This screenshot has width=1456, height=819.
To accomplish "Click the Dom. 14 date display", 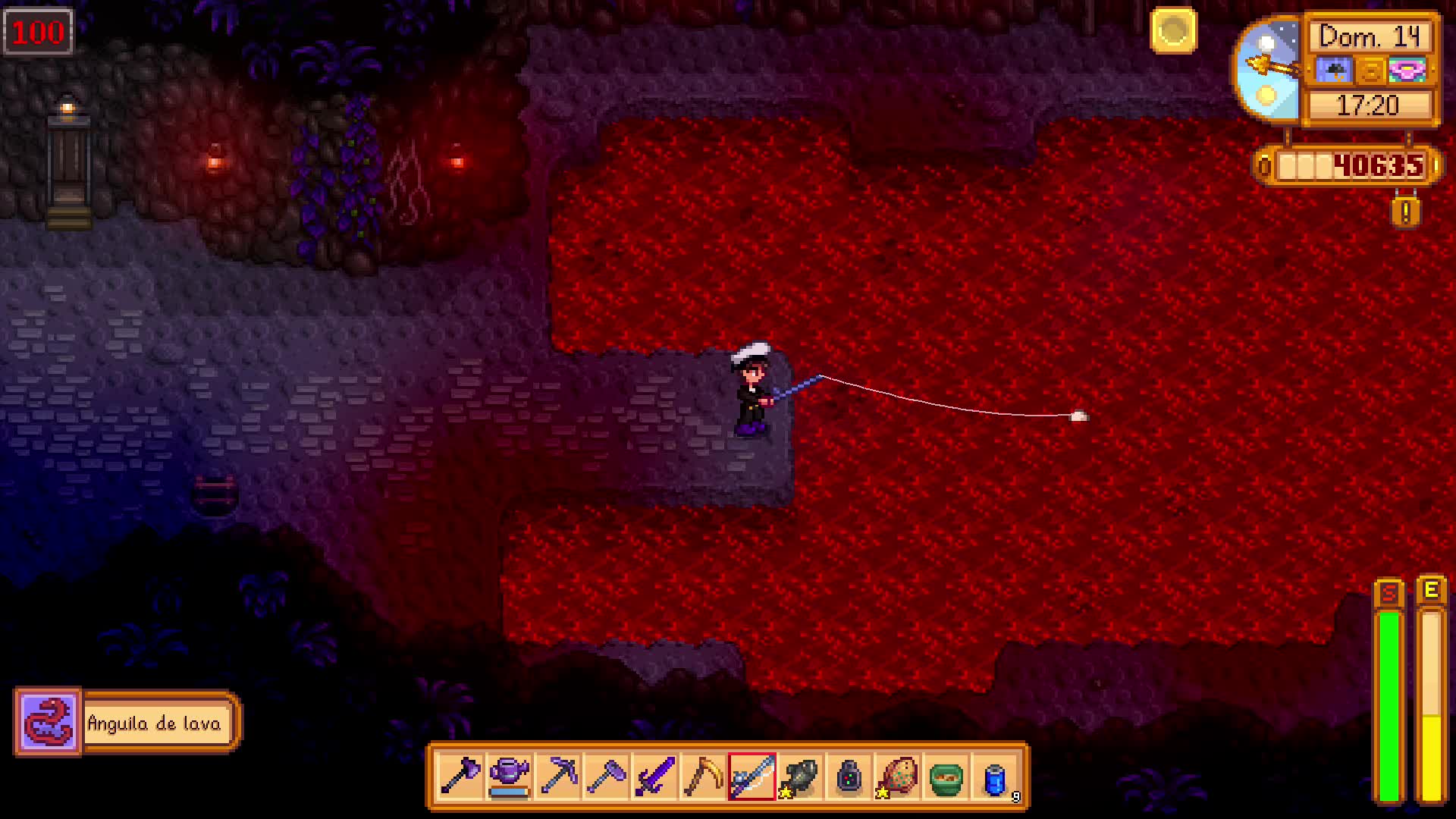I will [x=1370, y=36].
